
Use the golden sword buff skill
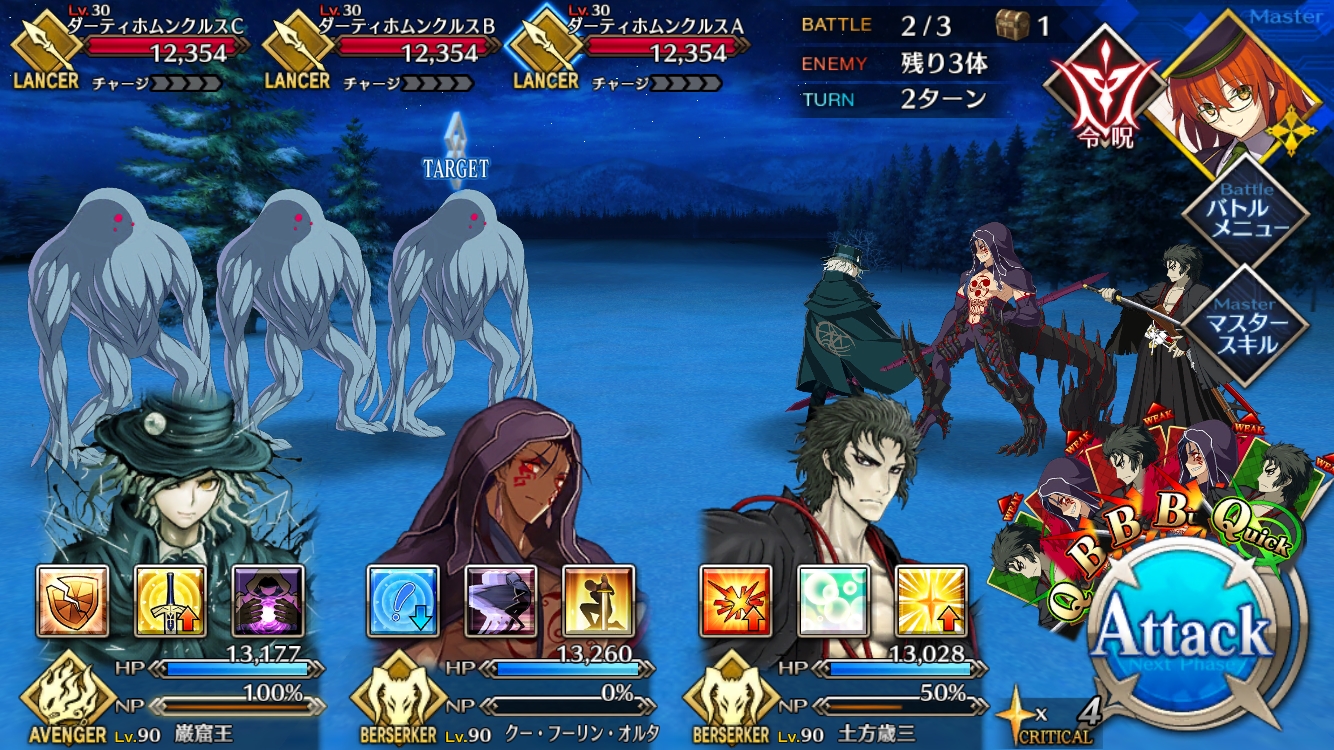pyautogui.click(x=170, y=601)
